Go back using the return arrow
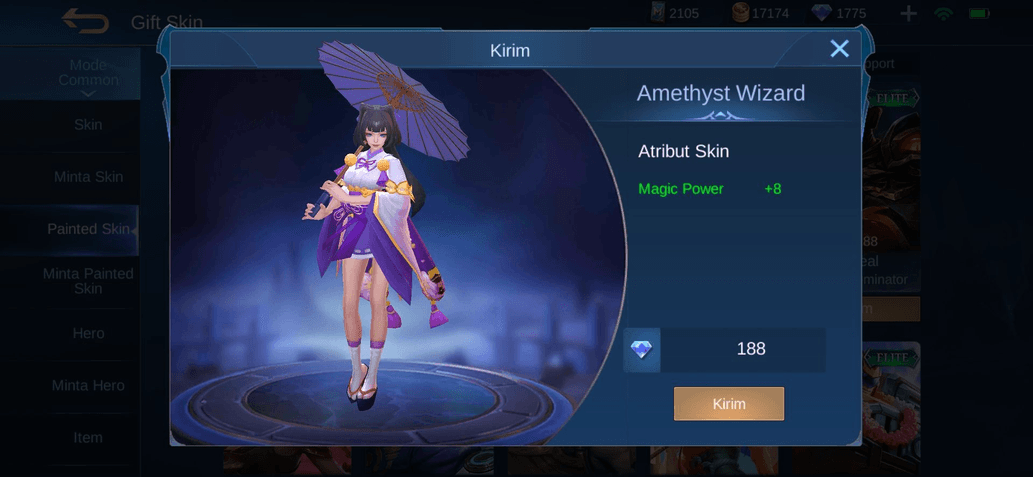 click(85, 21)
